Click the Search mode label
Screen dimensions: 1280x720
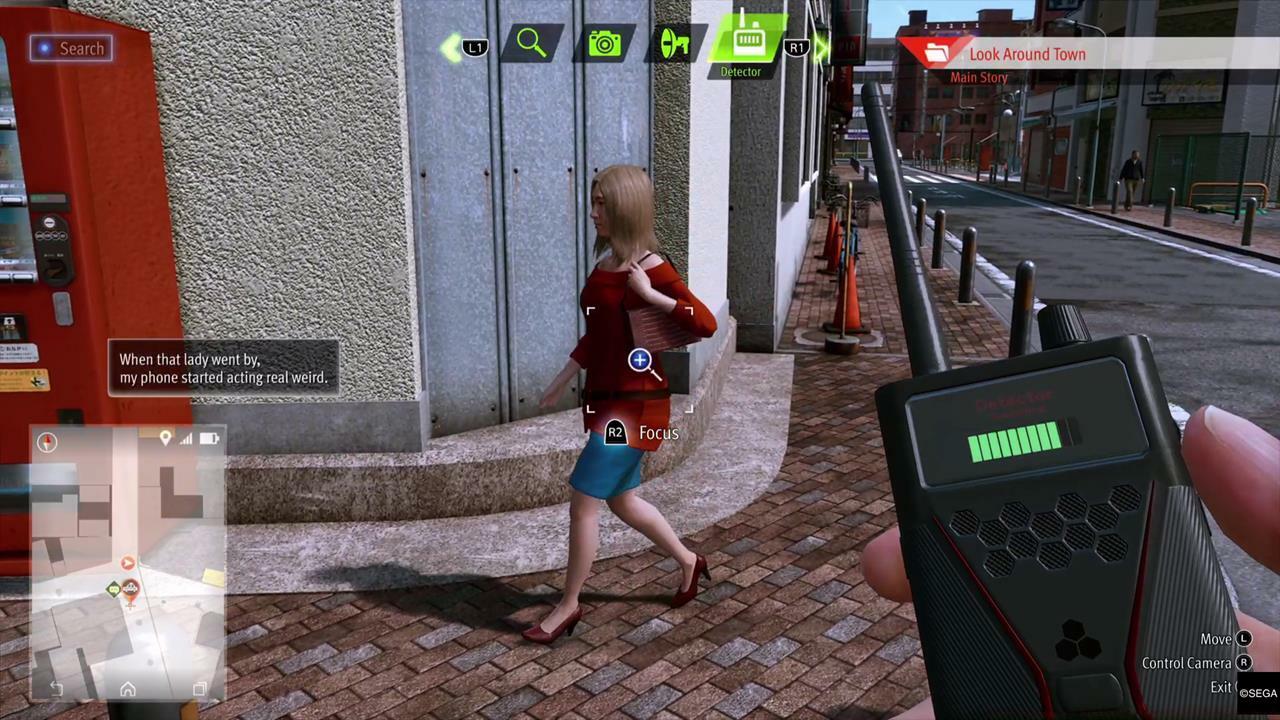(70, 48)
